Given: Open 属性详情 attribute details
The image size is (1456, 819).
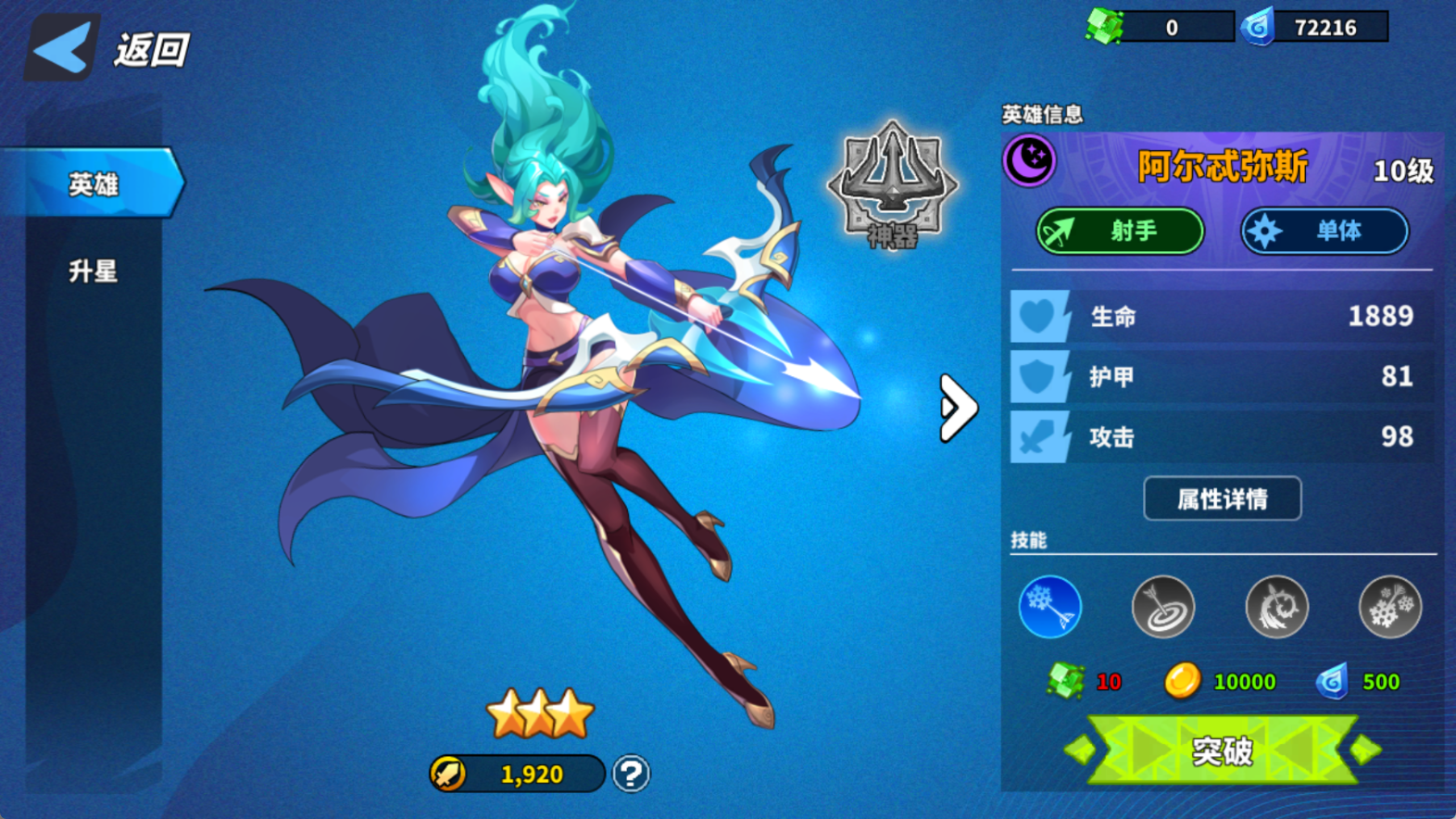Looking at the screenshot, I should pyautogui.click(x=1222, y=499).
